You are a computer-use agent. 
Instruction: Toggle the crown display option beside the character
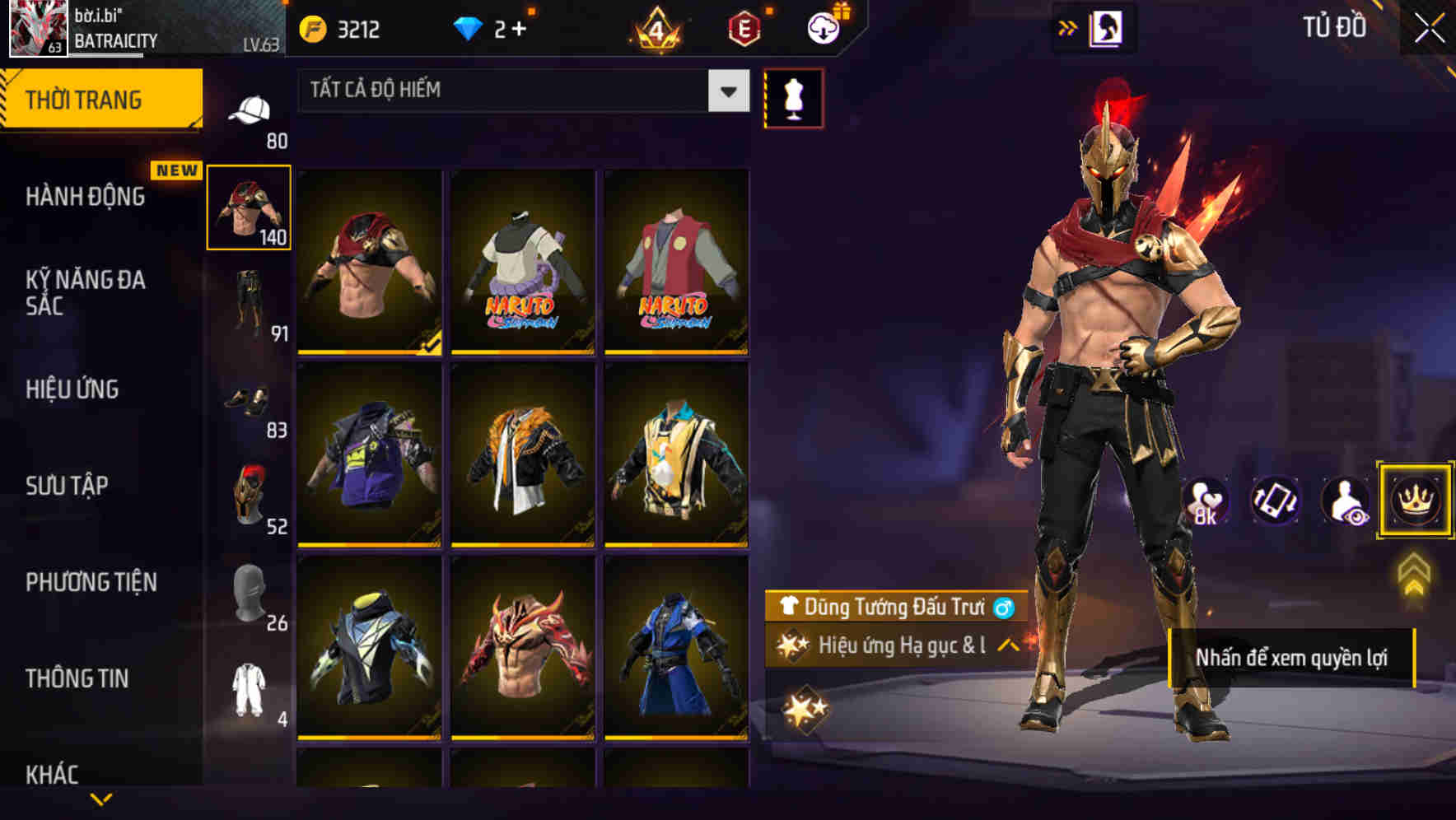pyautogui.click(x=1416, y=501)
